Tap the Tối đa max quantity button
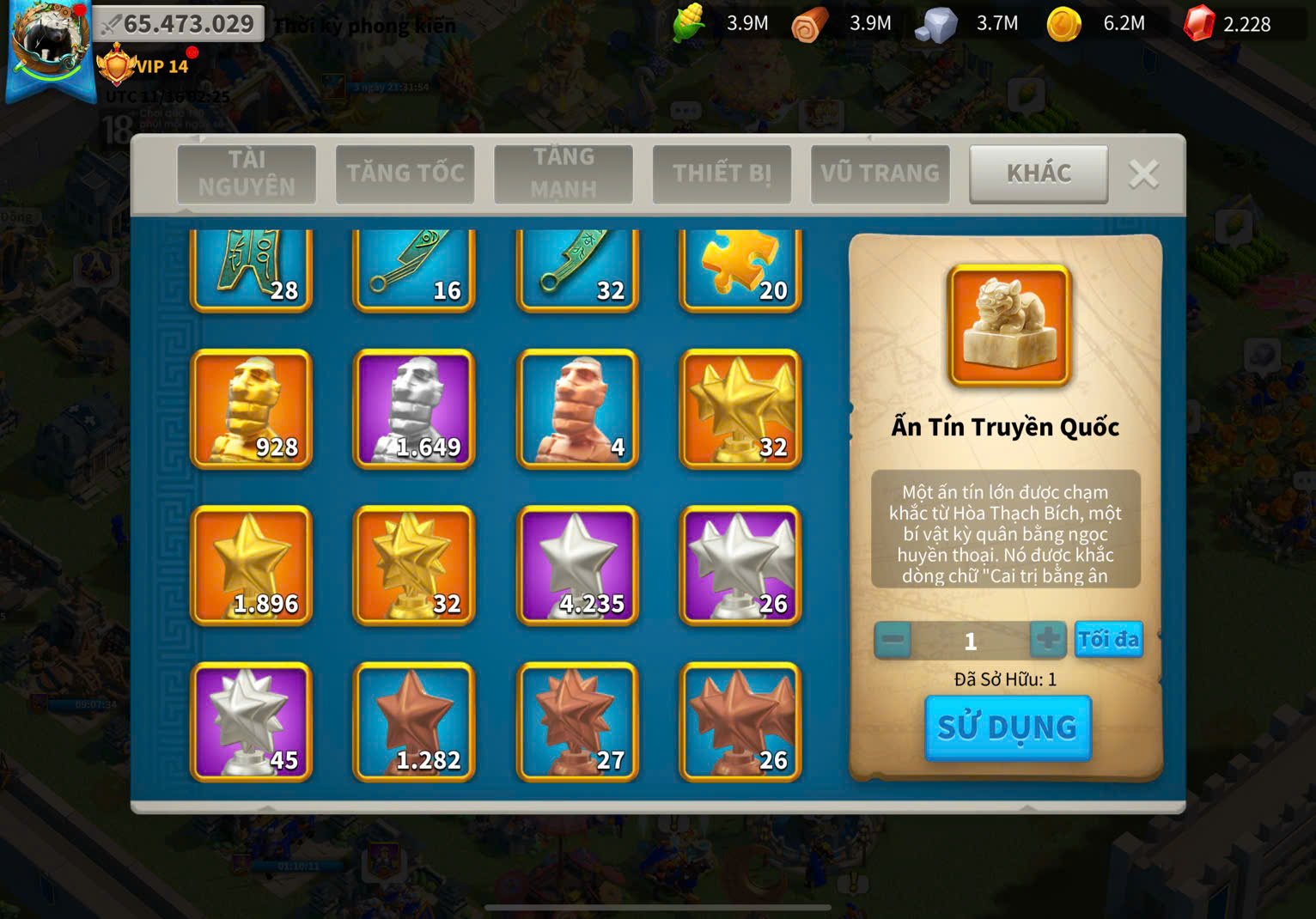Image resolution: width=1316 pixels, height=919 pixels. point(1108,640)
